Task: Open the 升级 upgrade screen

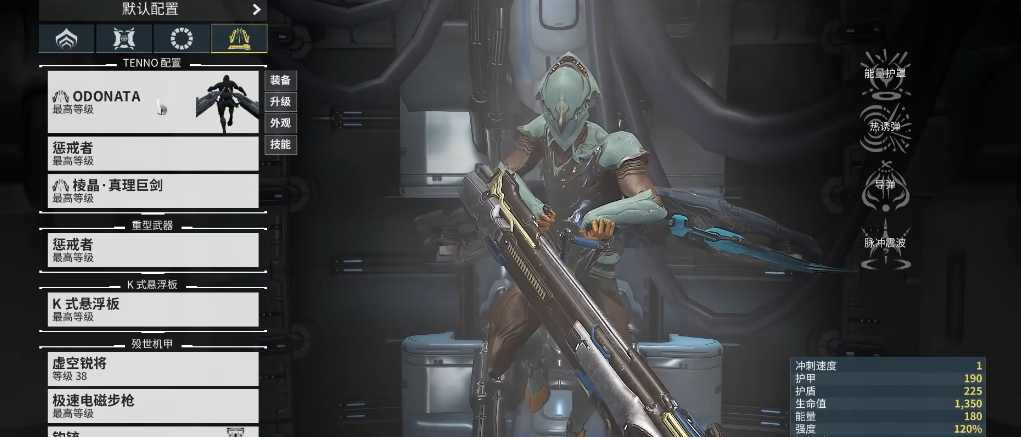Action: pos(281,102)
